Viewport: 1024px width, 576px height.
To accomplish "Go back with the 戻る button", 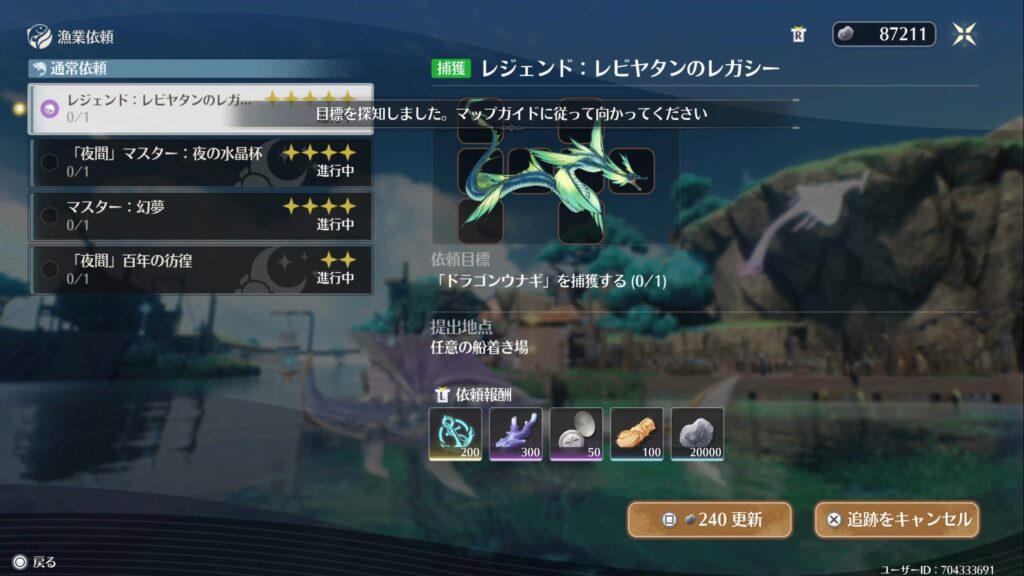I will click(x=34, y=562).
